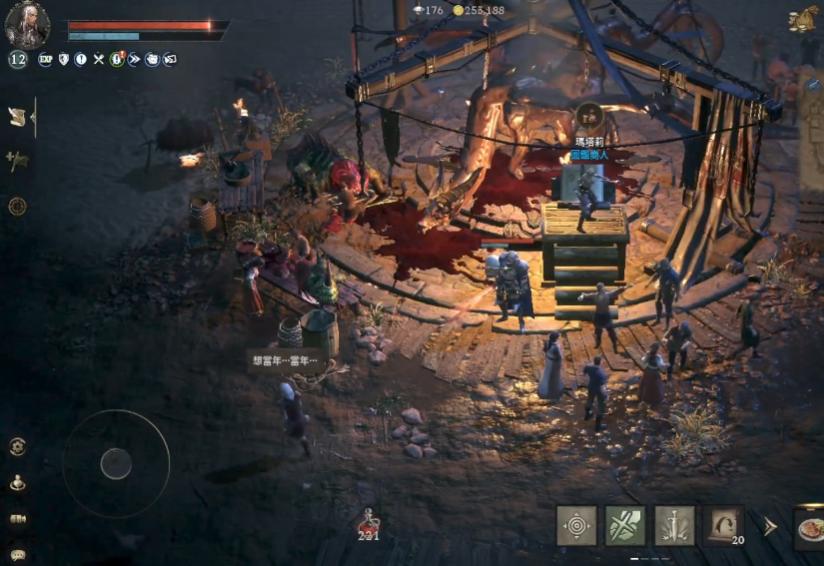This screenshot has height=566, width=824.
Task: Select the crossed fork and knife status icon
Action: tap(98, 60)
